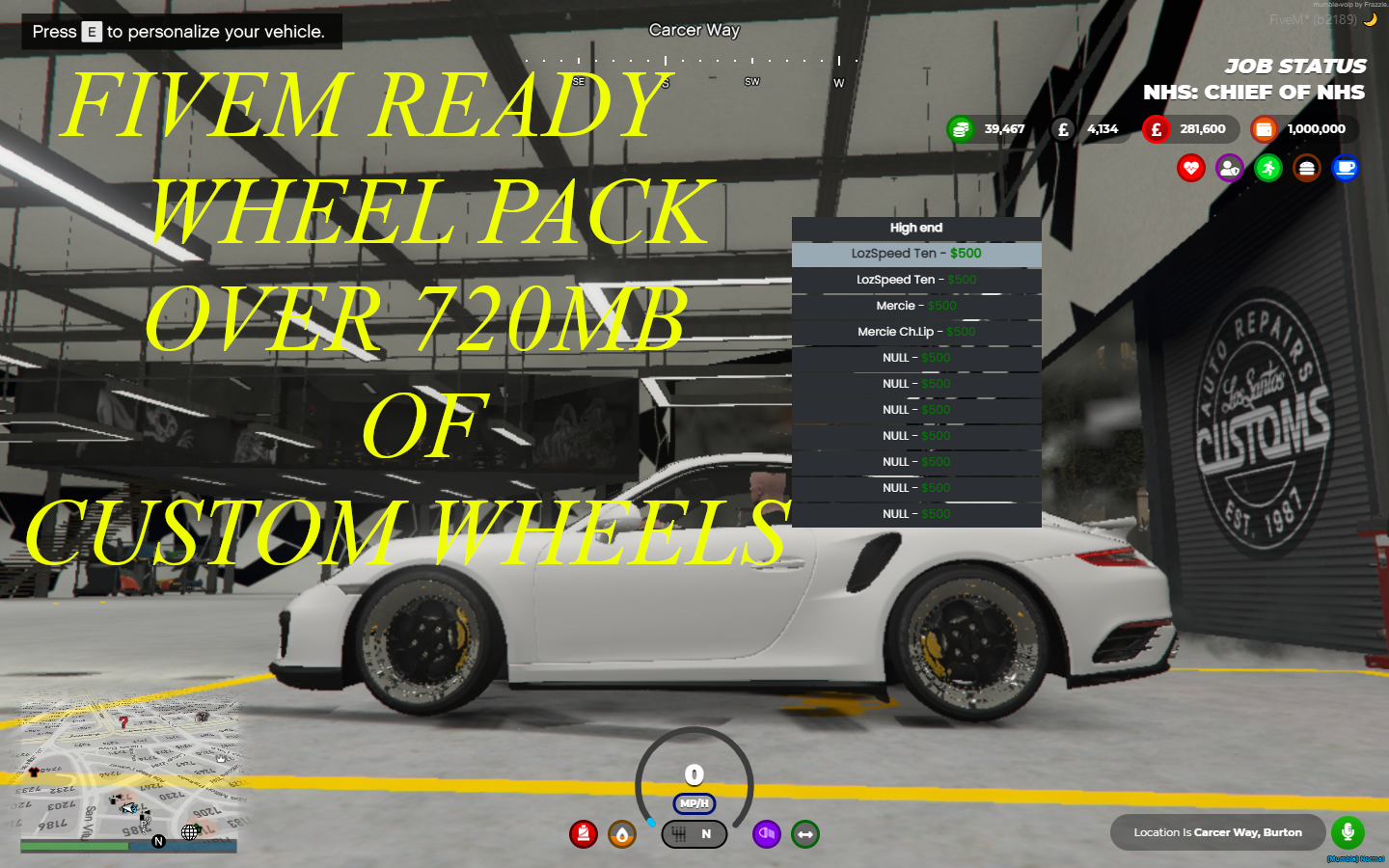Open the Mercie Ch.Lip wheel option
Viewport: 1389px width, 868px height.
pos(915,331)
